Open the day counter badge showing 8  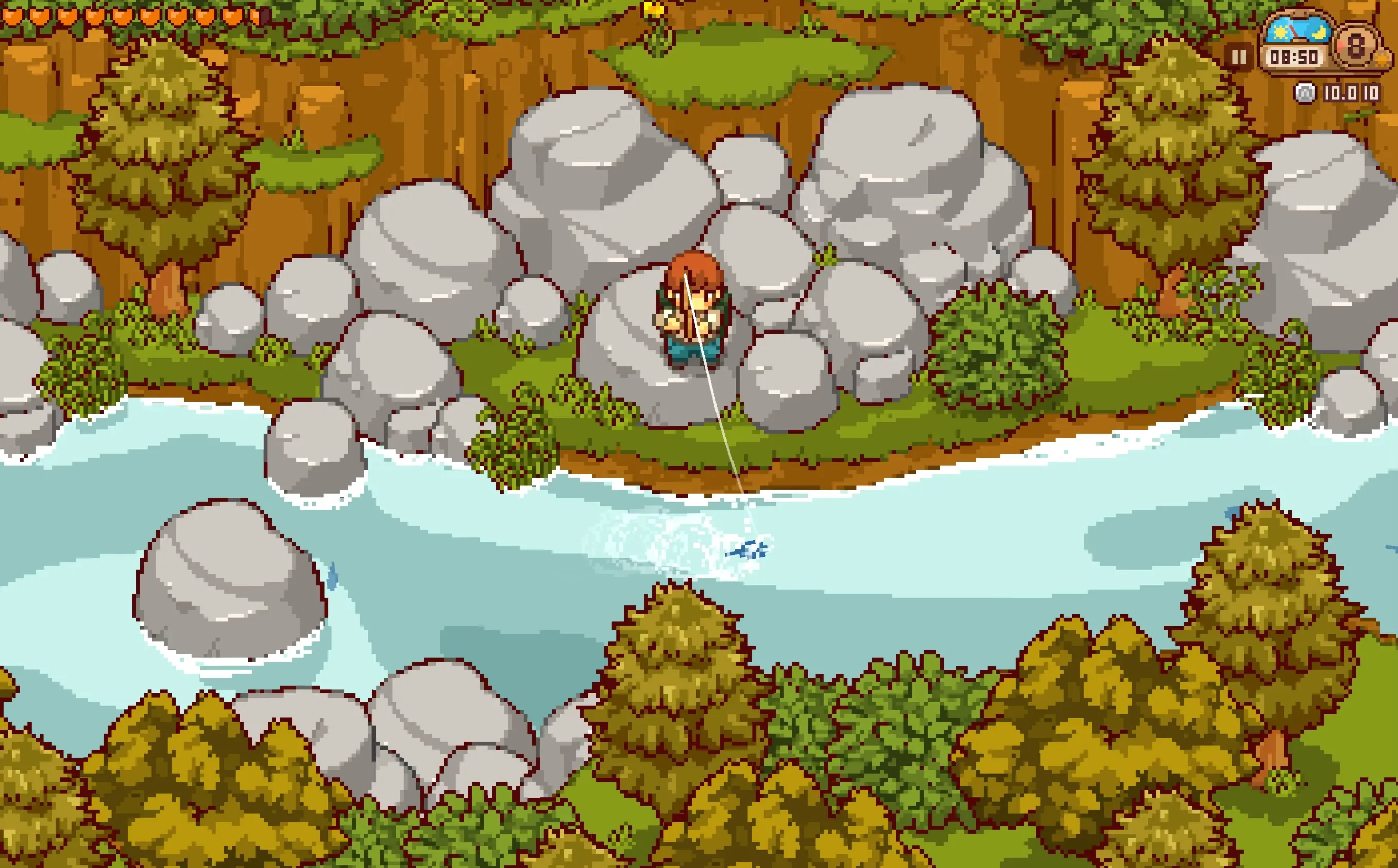click(x=1355, y=46)
